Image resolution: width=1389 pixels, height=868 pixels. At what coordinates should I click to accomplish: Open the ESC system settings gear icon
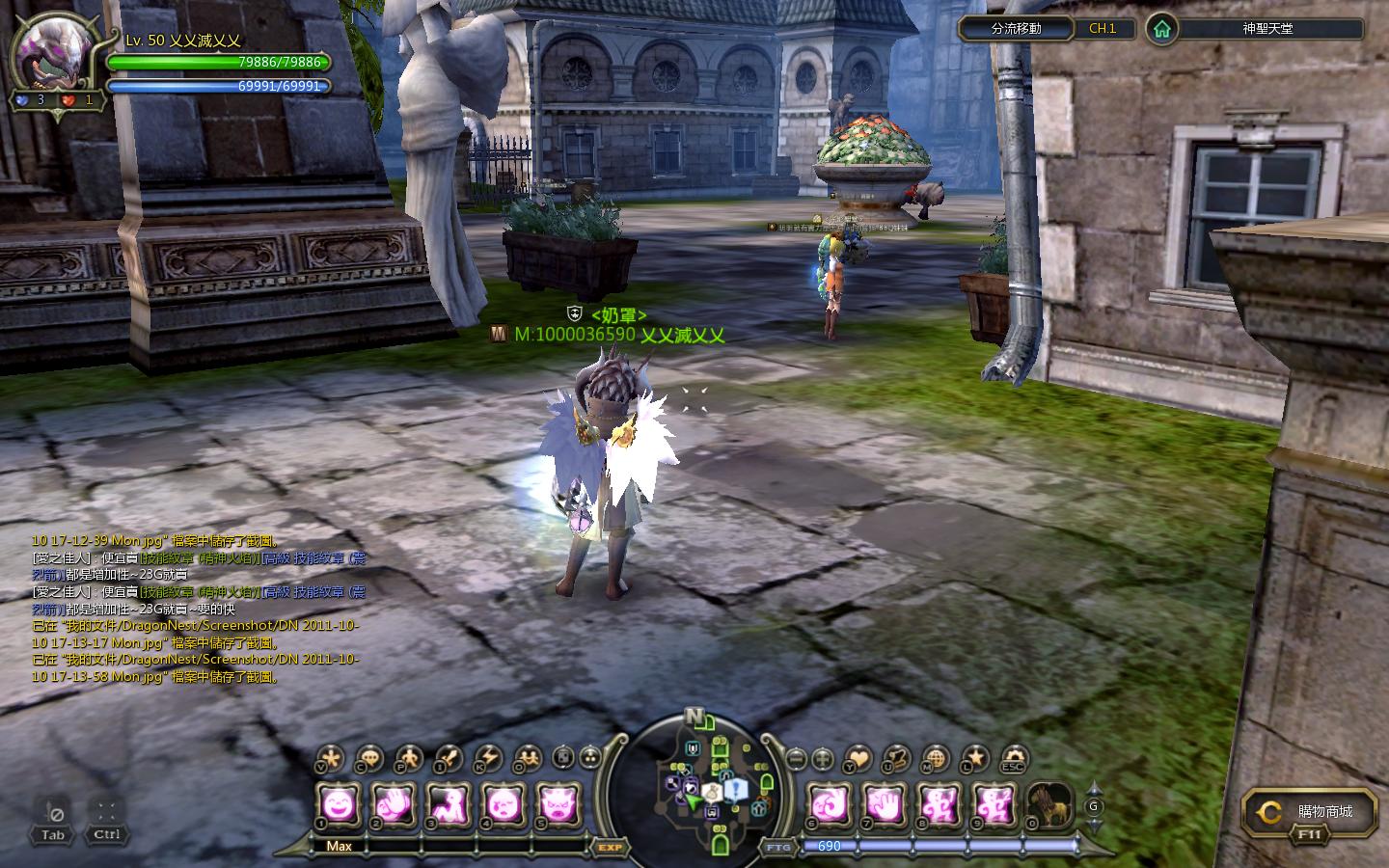point(1012,758)
